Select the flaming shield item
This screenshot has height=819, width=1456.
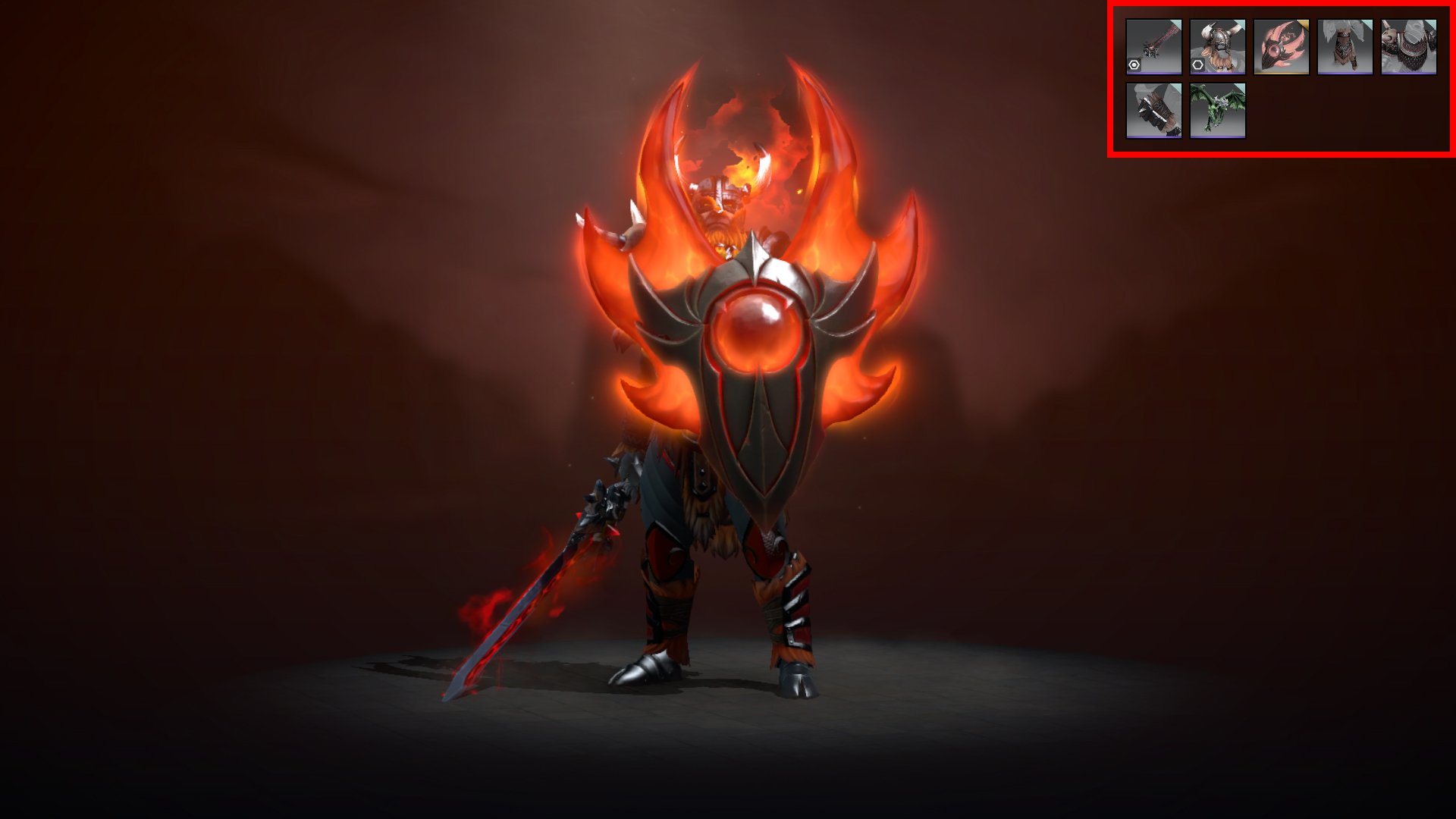tap(1281, 46)
